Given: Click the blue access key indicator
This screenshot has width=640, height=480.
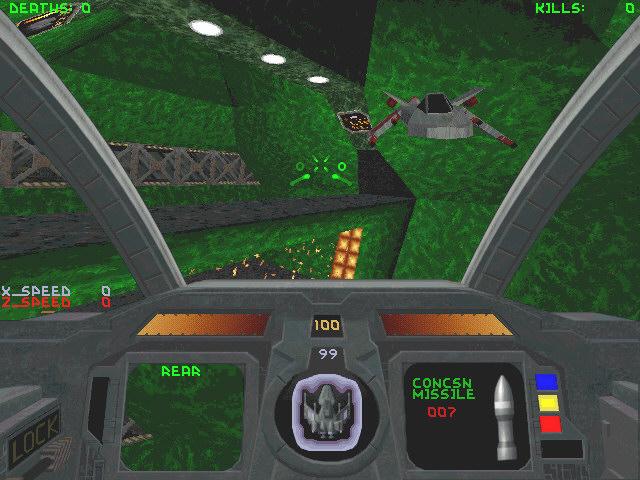Looking at the screenshot, I should (x=546, y=382).
